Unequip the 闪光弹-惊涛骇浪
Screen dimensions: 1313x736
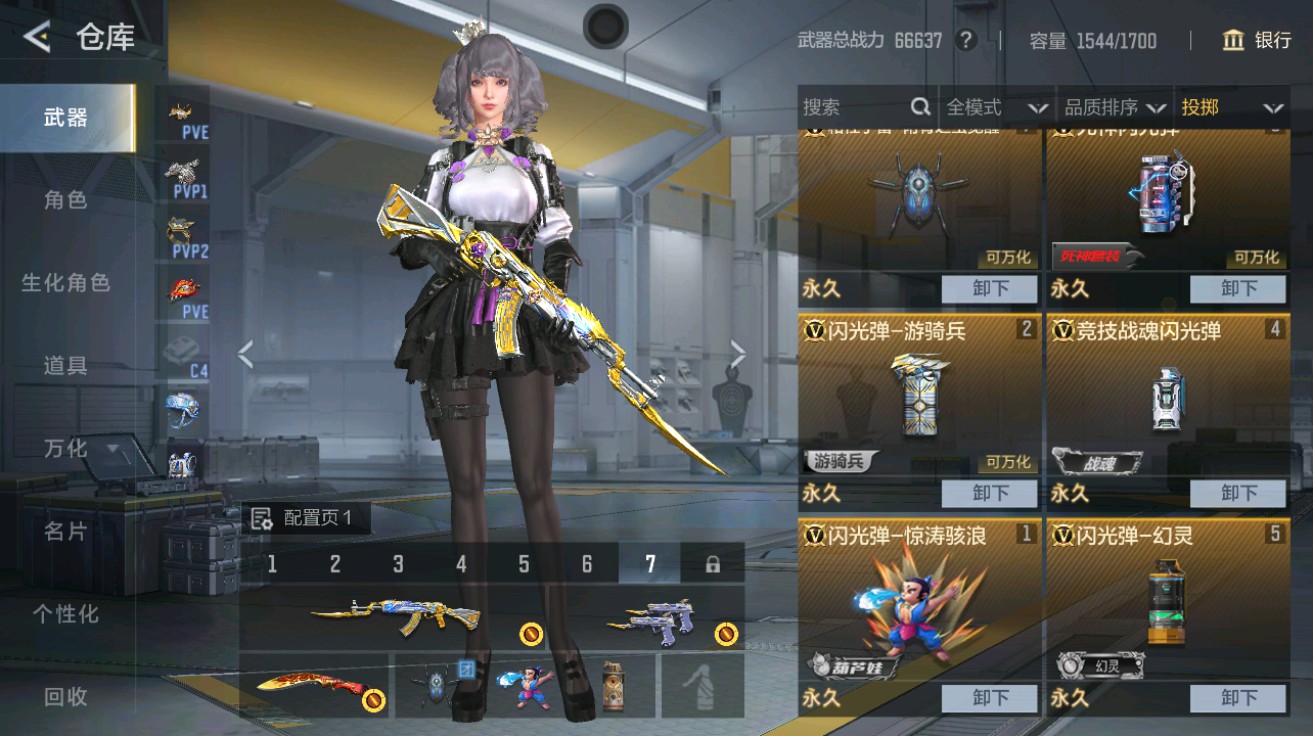989,697
